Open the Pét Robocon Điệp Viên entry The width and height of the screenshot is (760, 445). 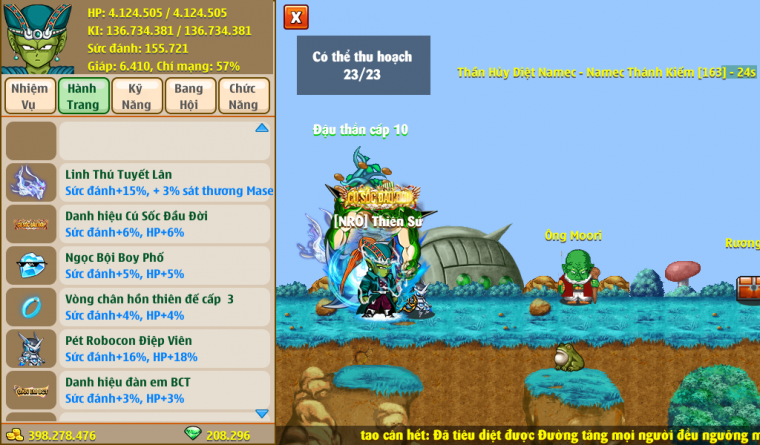click(x=165, y=348)
